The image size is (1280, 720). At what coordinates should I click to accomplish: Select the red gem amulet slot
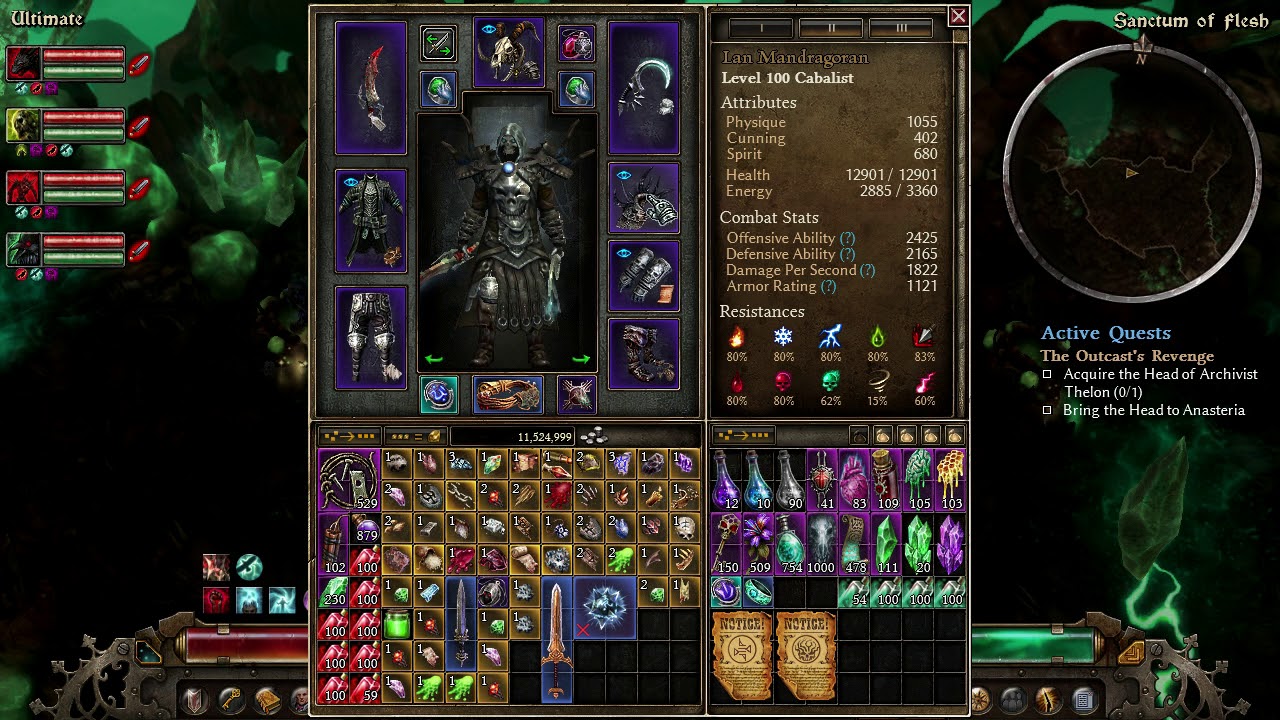click(x=577, y=43)
